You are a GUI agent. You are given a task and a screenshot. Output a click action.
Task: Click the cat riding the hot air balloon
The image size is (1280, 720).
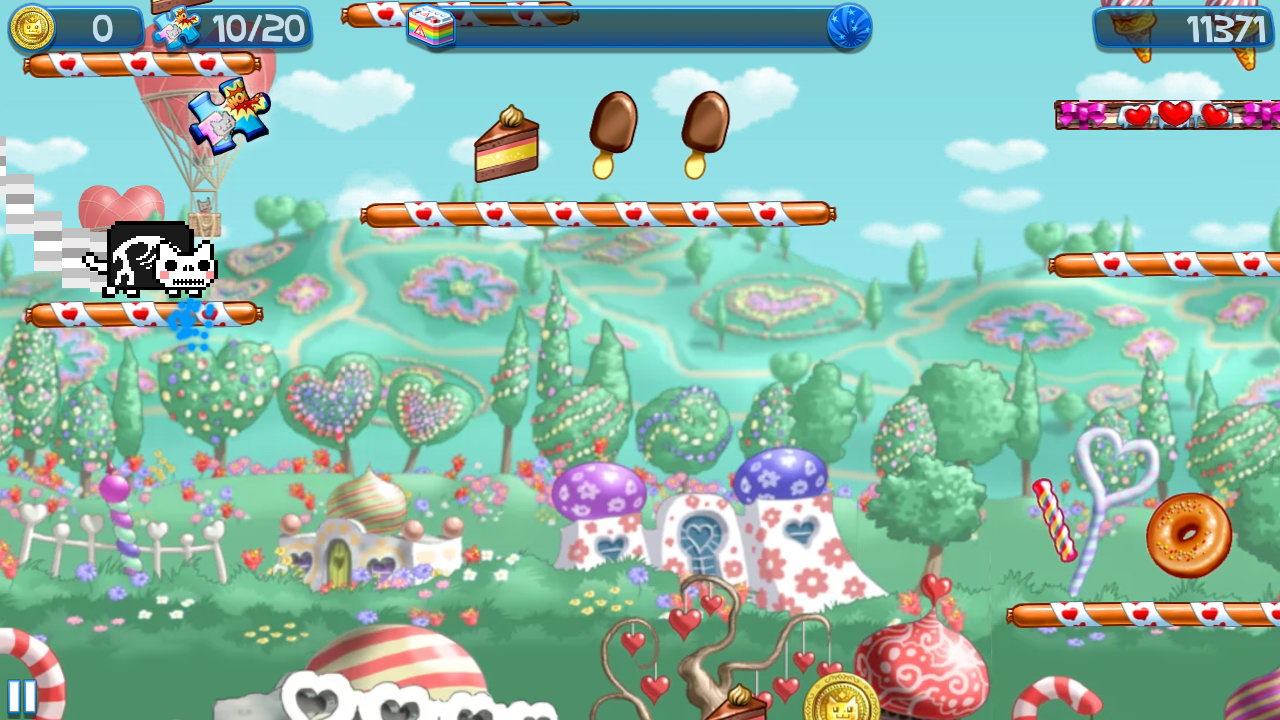click(204, 204)
